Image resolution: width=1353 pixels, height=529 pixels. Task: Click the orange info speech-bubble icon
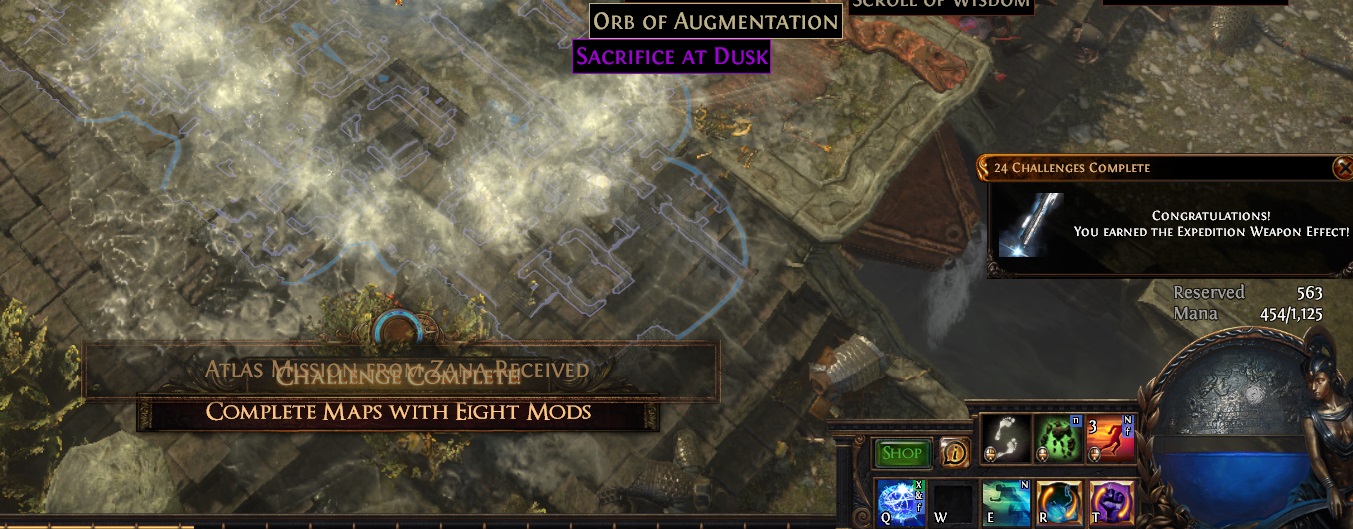coord(953,453)
